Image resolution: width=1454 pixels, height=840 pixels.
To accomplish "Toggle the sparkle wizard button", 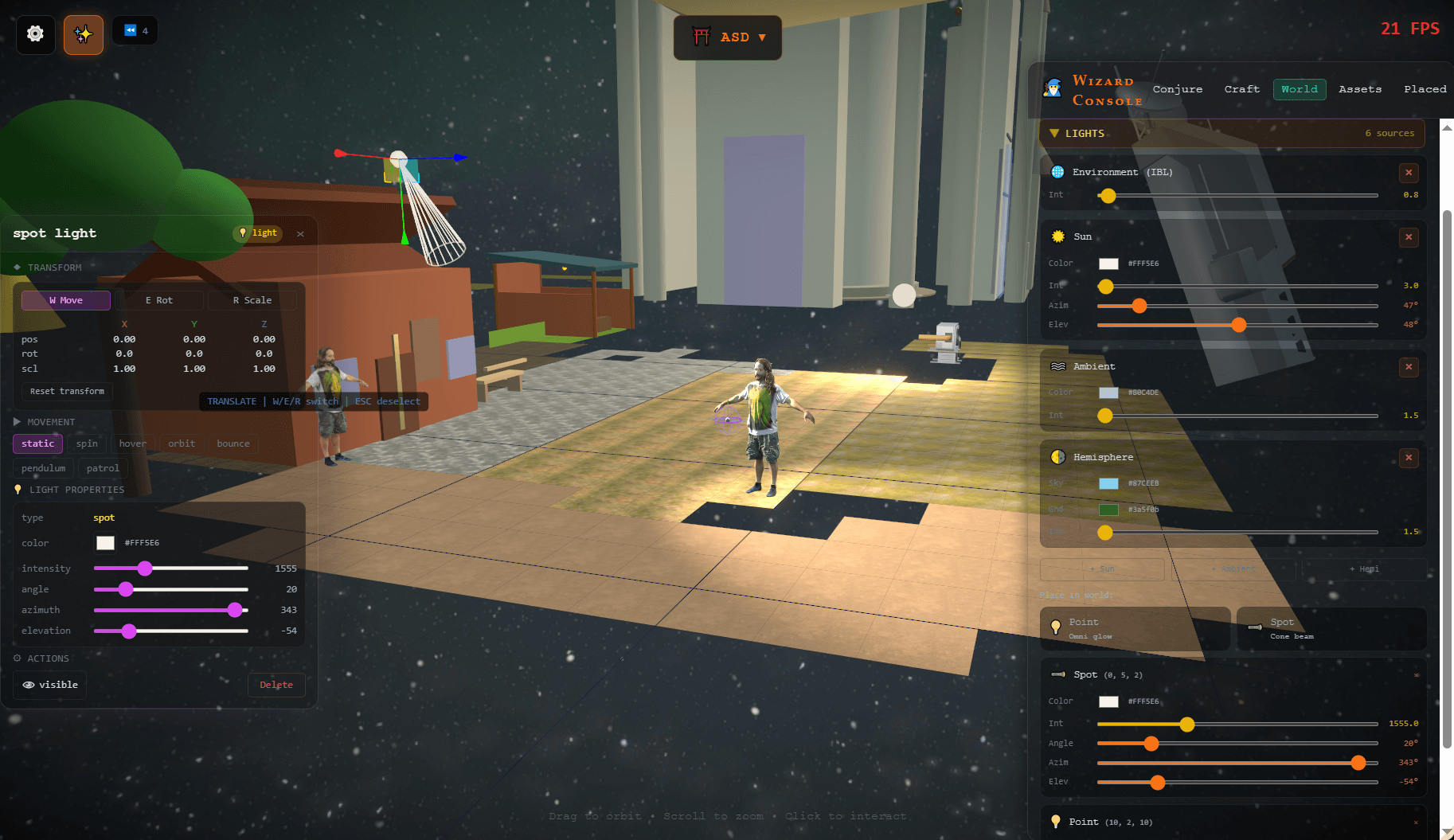I will (x=84, y=34).
